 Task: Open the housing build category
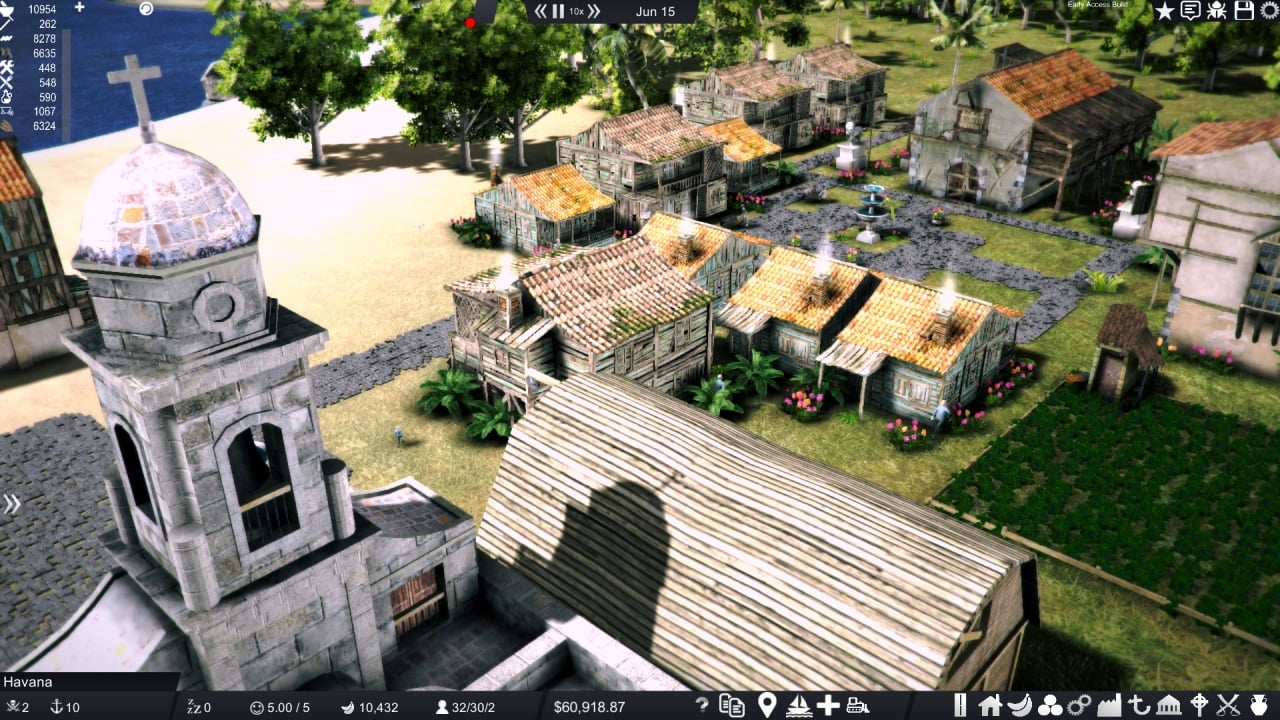click(x=990, y=706)
